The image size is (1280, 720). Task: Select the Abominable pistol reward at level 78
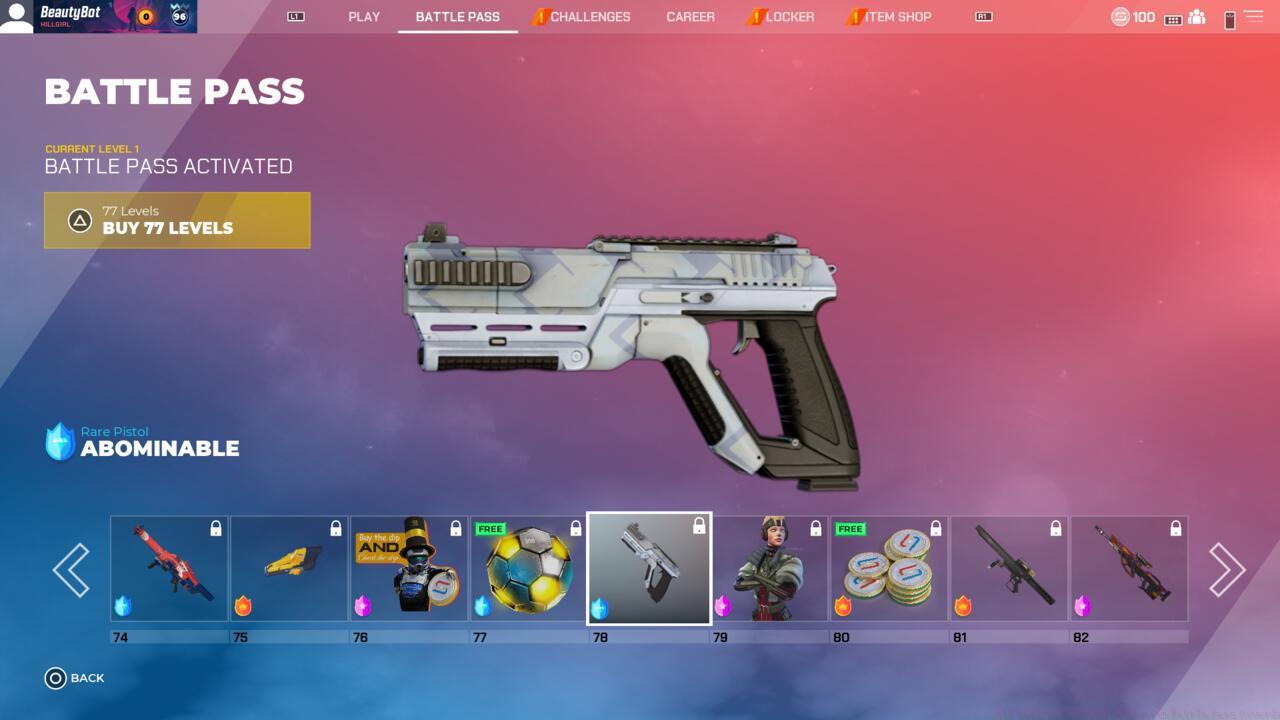(649, 569)
